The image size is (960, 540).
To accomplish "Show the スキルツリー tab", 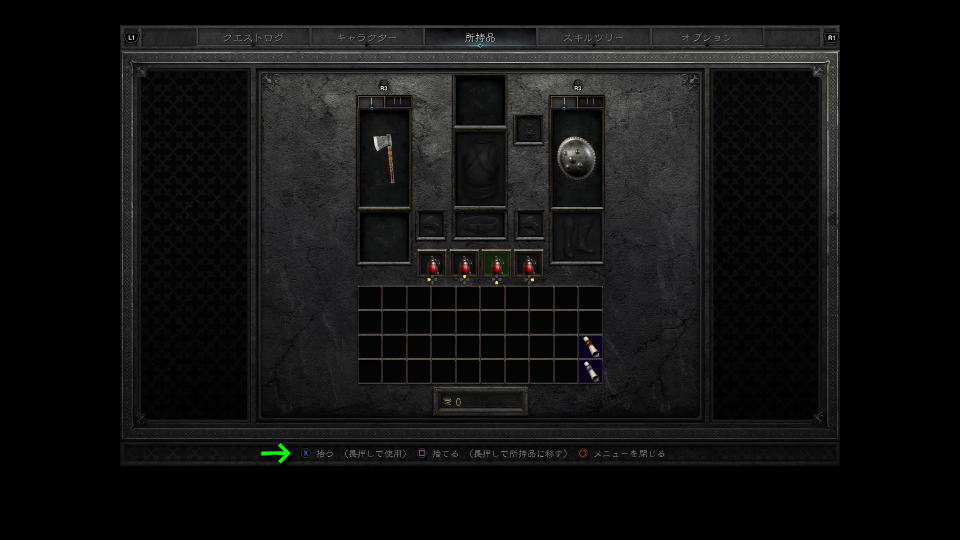I will click(593, 38).
